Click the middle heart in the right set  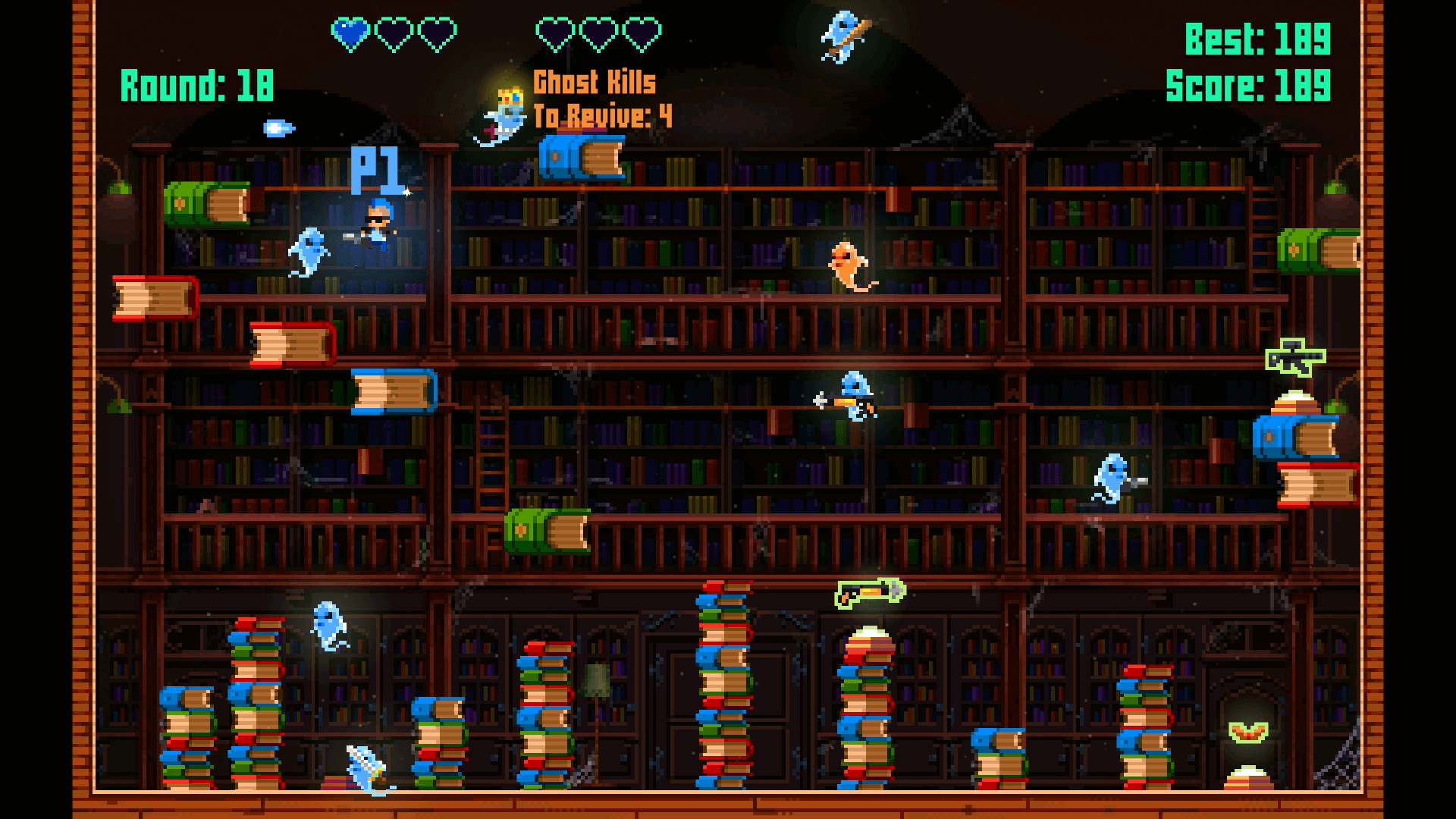coord(598,31)
